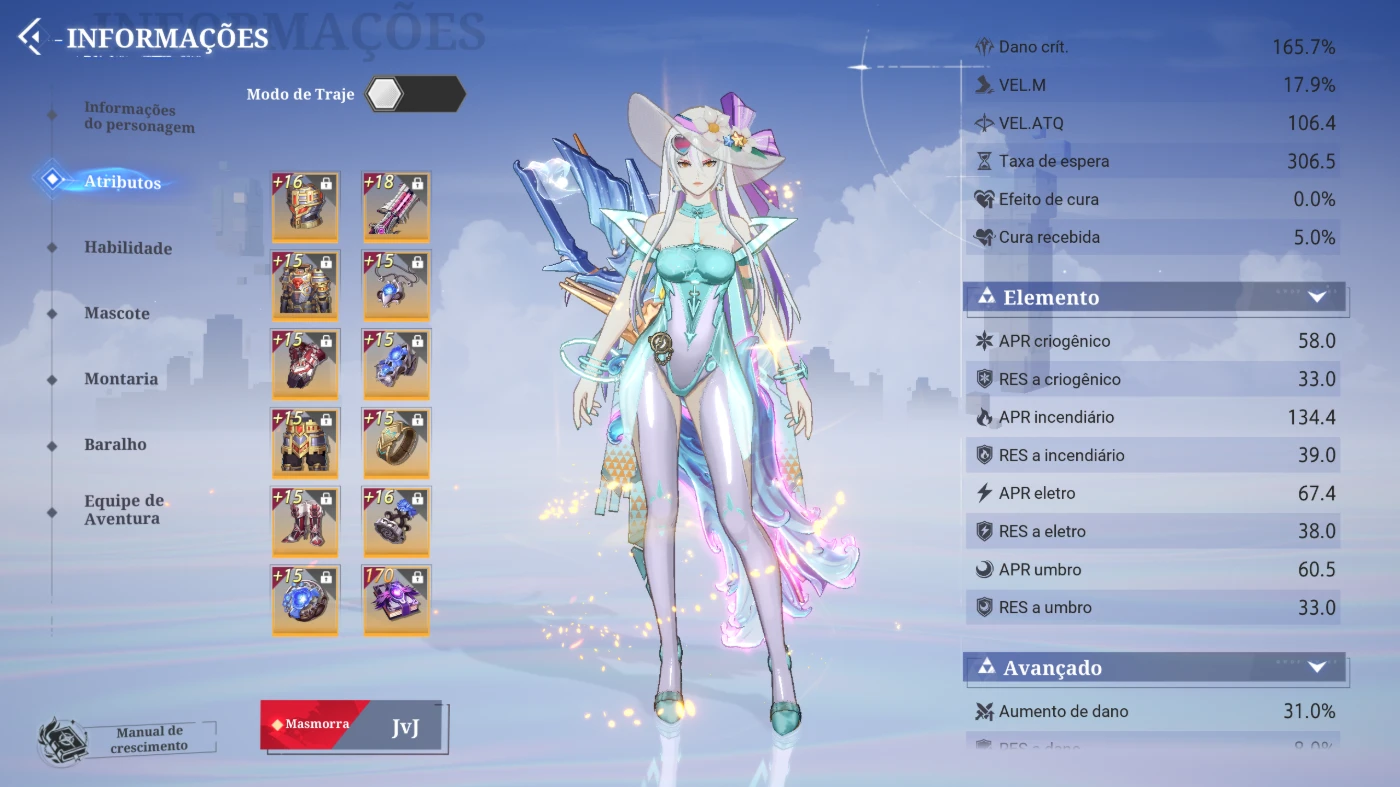Open the Mascote tab
Viewport: 1400px width, 787px height.
coord(116,313)
